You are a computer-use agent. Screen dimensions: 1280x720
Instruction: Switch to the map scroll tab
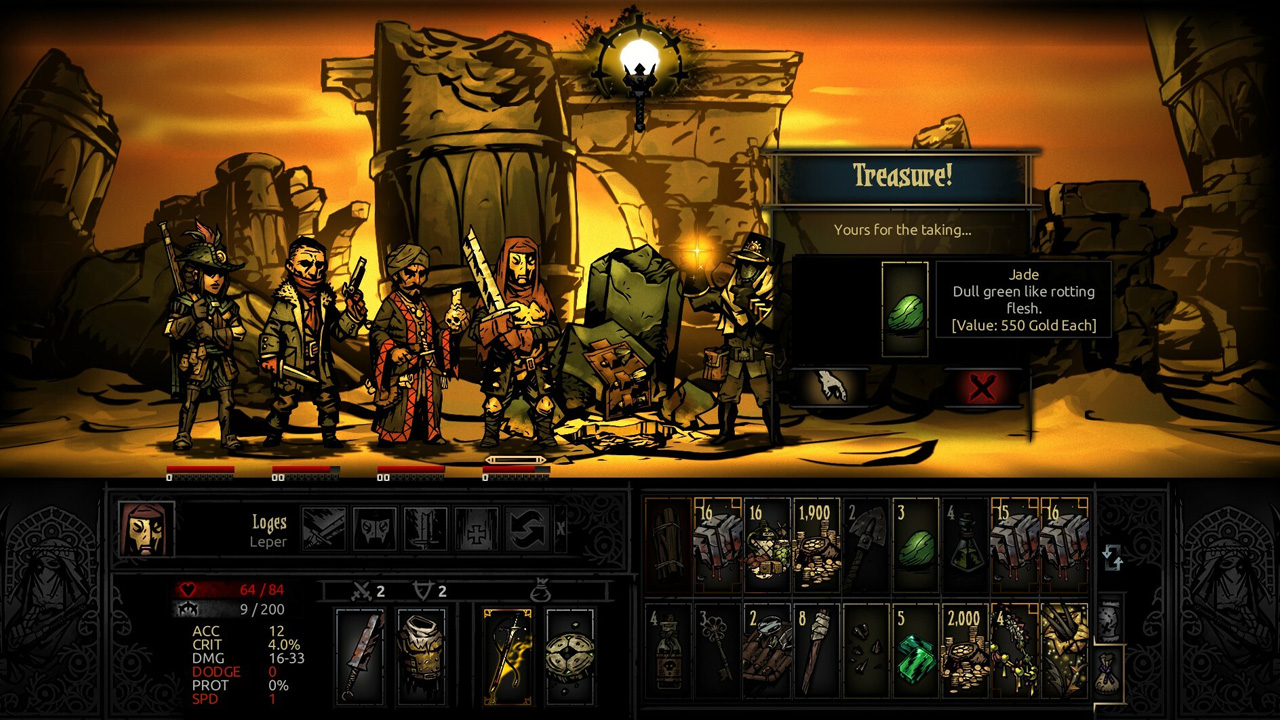1109,624
